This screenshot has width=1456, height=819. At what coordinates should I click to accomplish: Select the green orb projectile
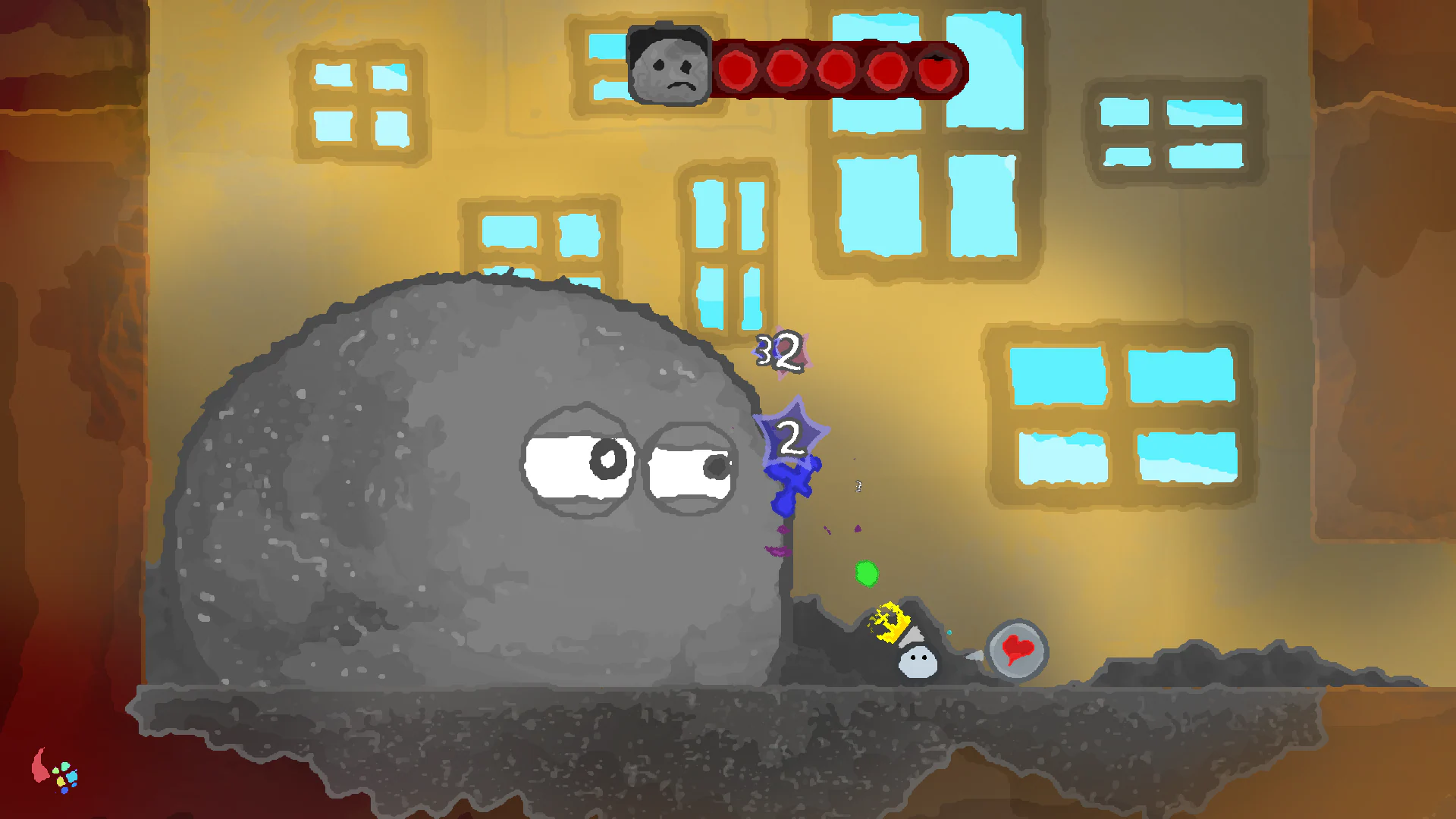867,575
